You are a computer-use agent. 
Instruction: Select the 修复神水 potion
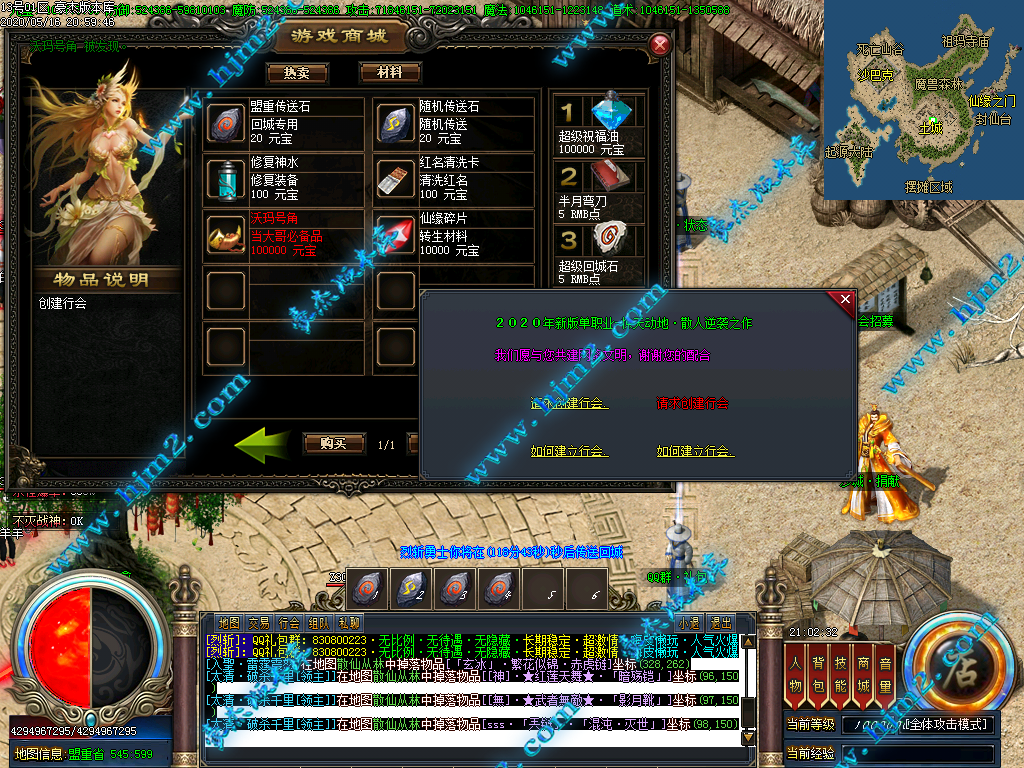tap(226, 179)
